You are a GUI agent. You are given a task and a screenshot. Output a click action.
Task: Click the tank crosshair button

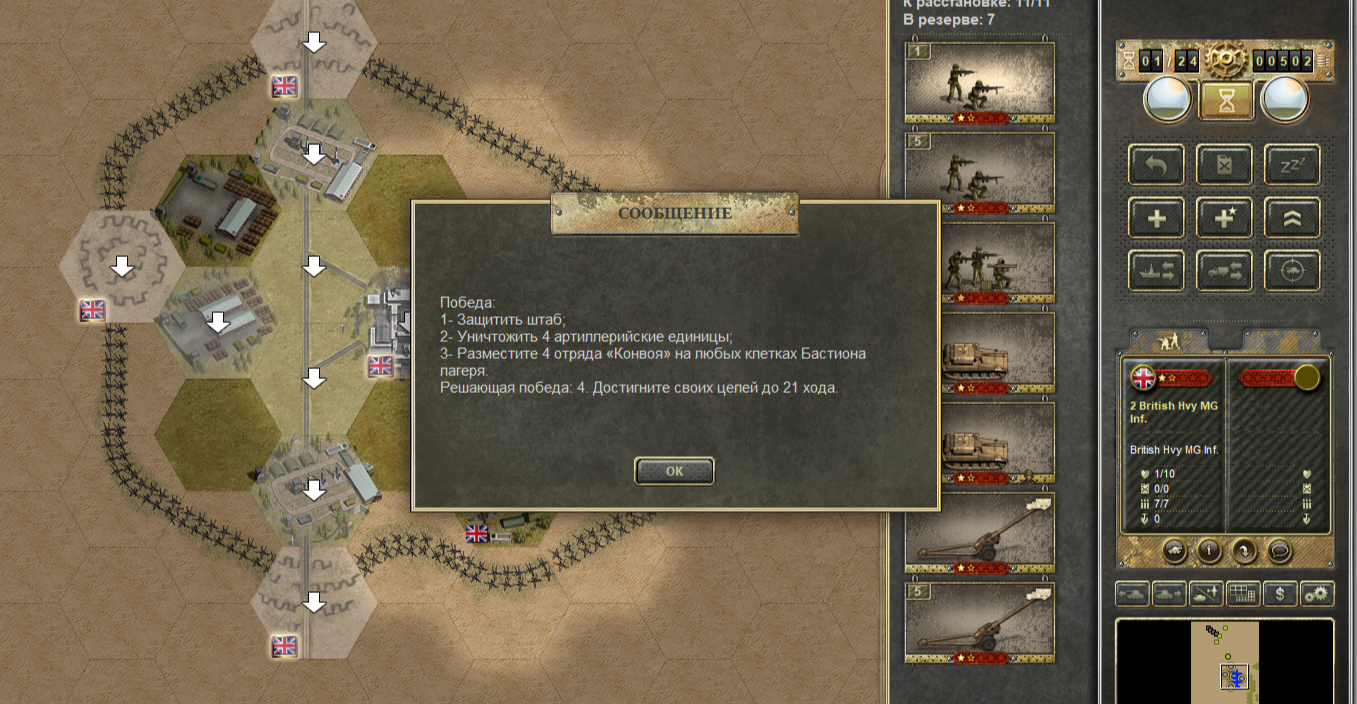pyautogui.click(x=1292, y=271)
